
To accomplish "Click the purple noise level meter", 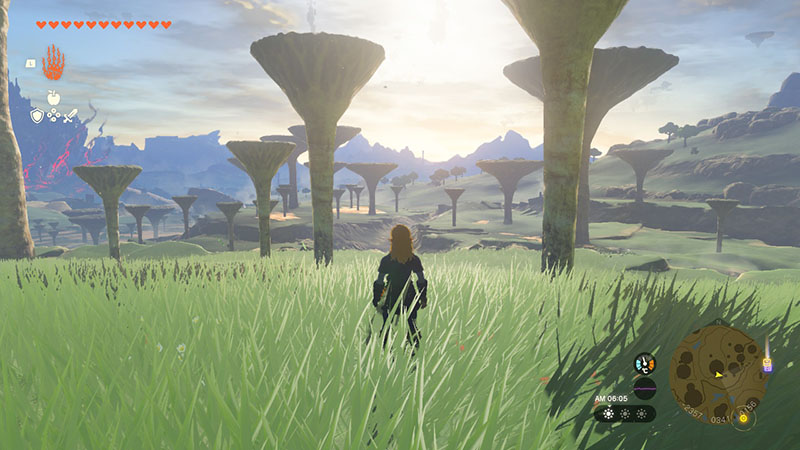I will tap(645, 387).
